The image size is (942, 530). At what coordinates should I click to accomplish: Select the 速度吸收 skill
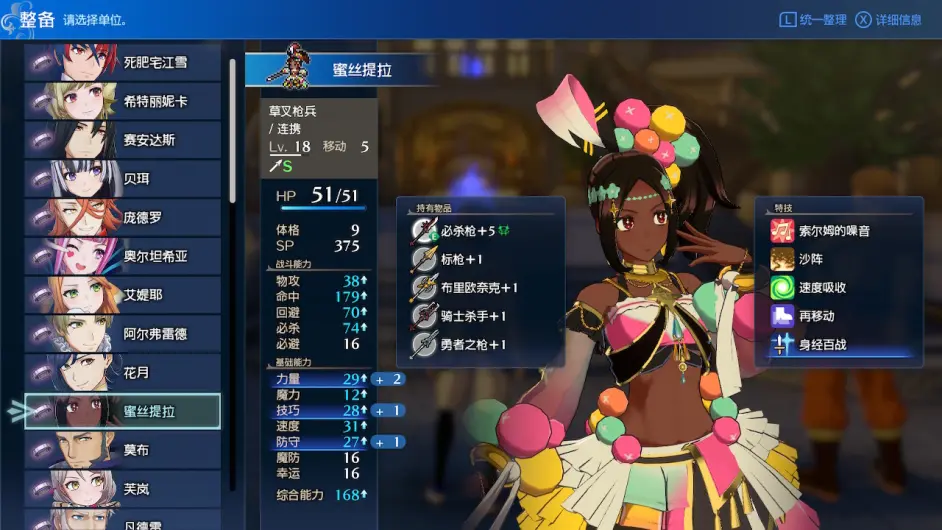[822, 288]
